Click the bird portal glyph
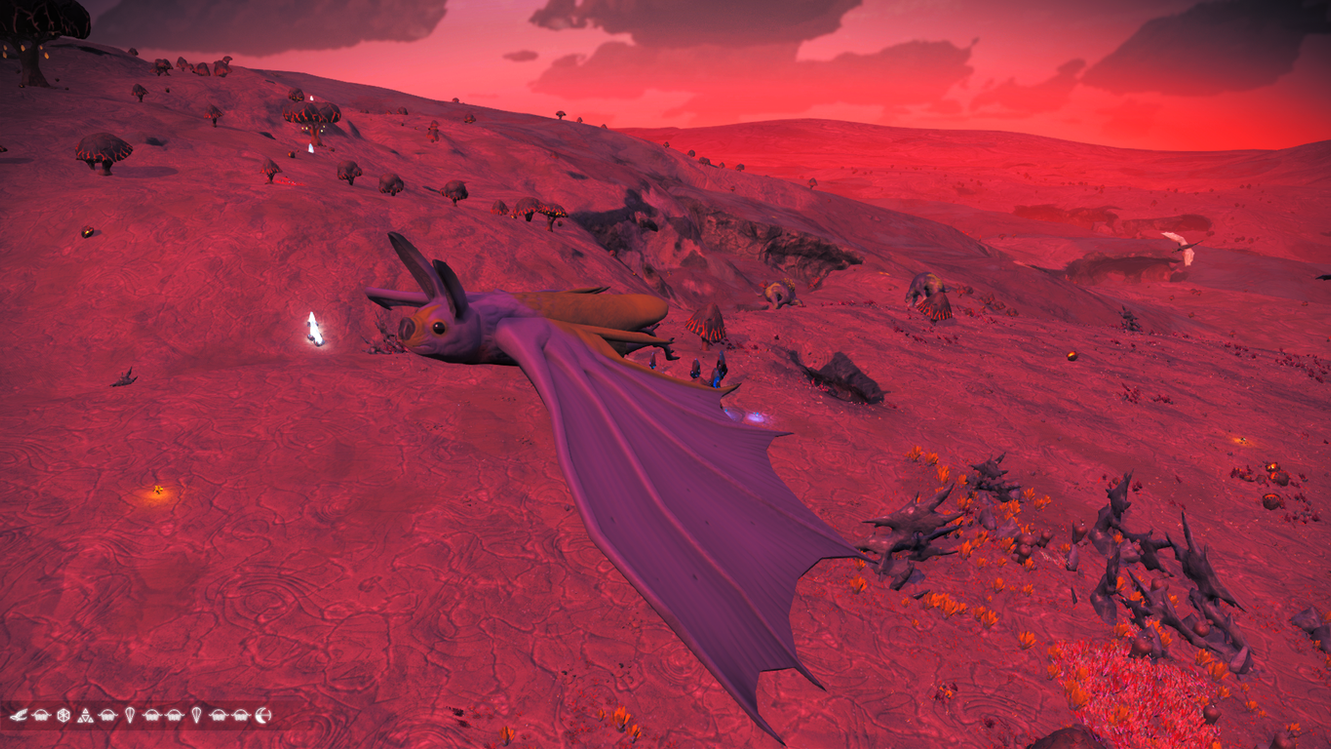This screenshot has height=749, width=1331. [x=19, y=715]
